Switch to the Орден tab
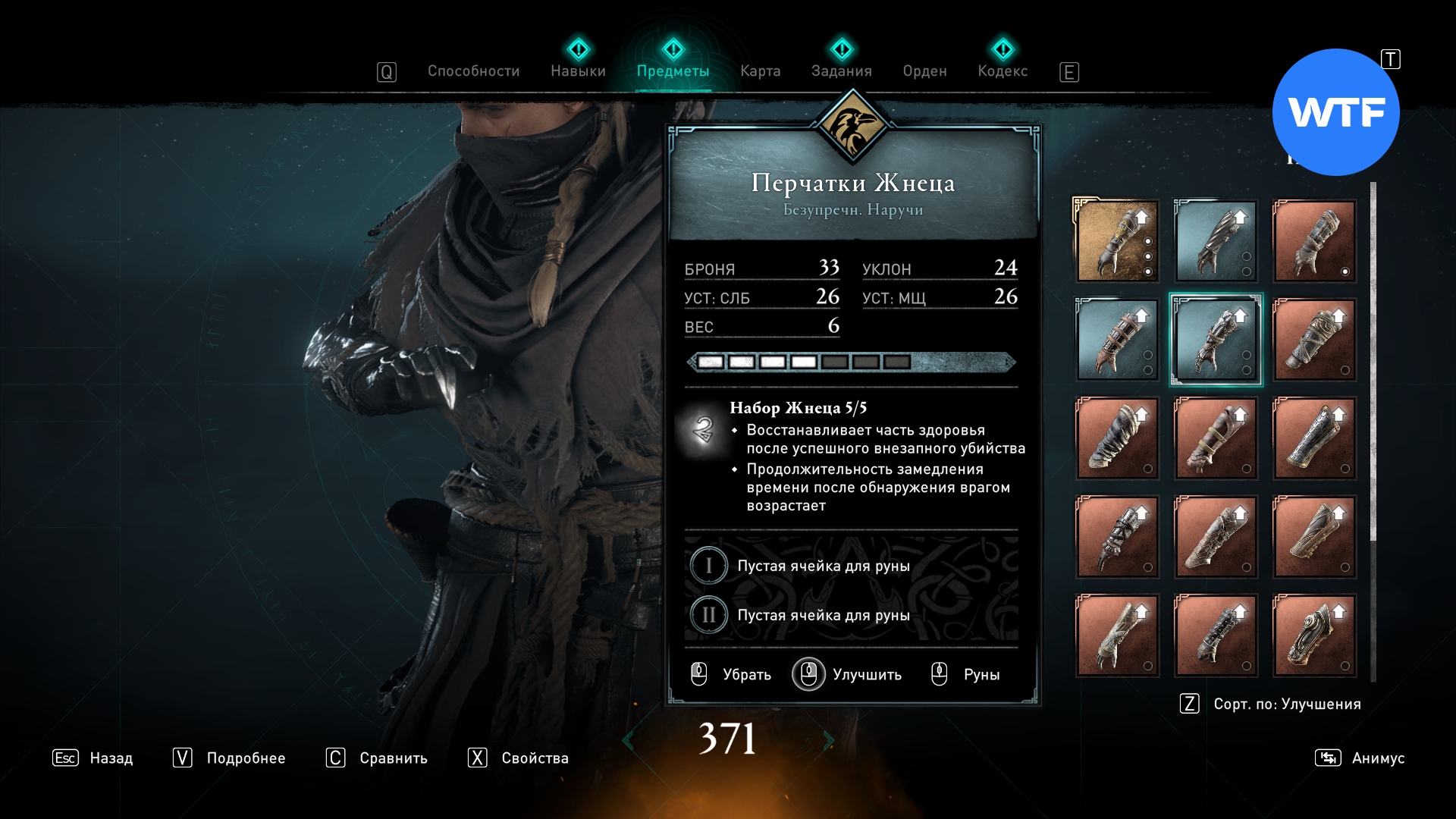1456x819 pixels. point(924,71)
